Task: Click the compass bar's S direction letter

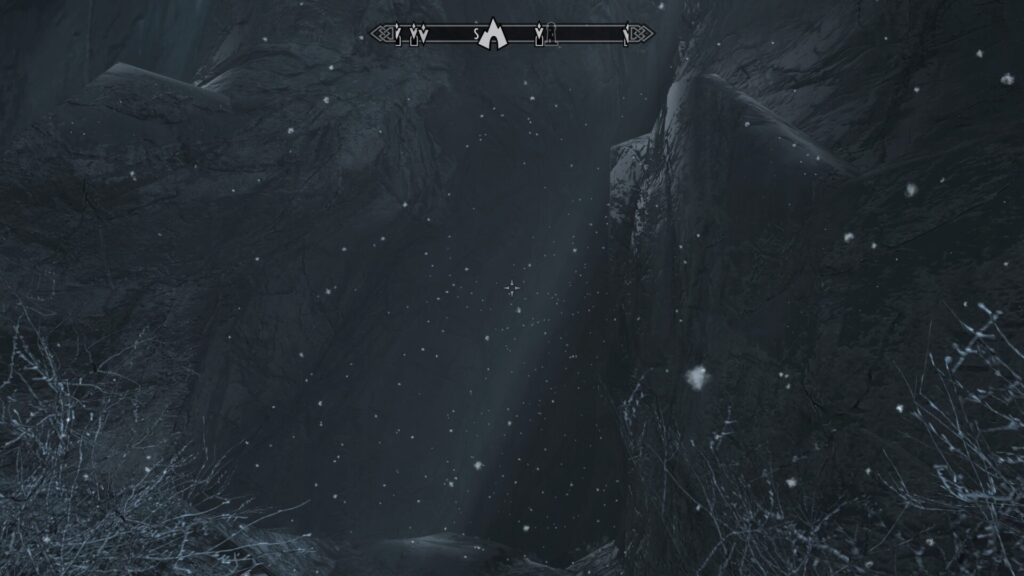Action: (476, 35)
